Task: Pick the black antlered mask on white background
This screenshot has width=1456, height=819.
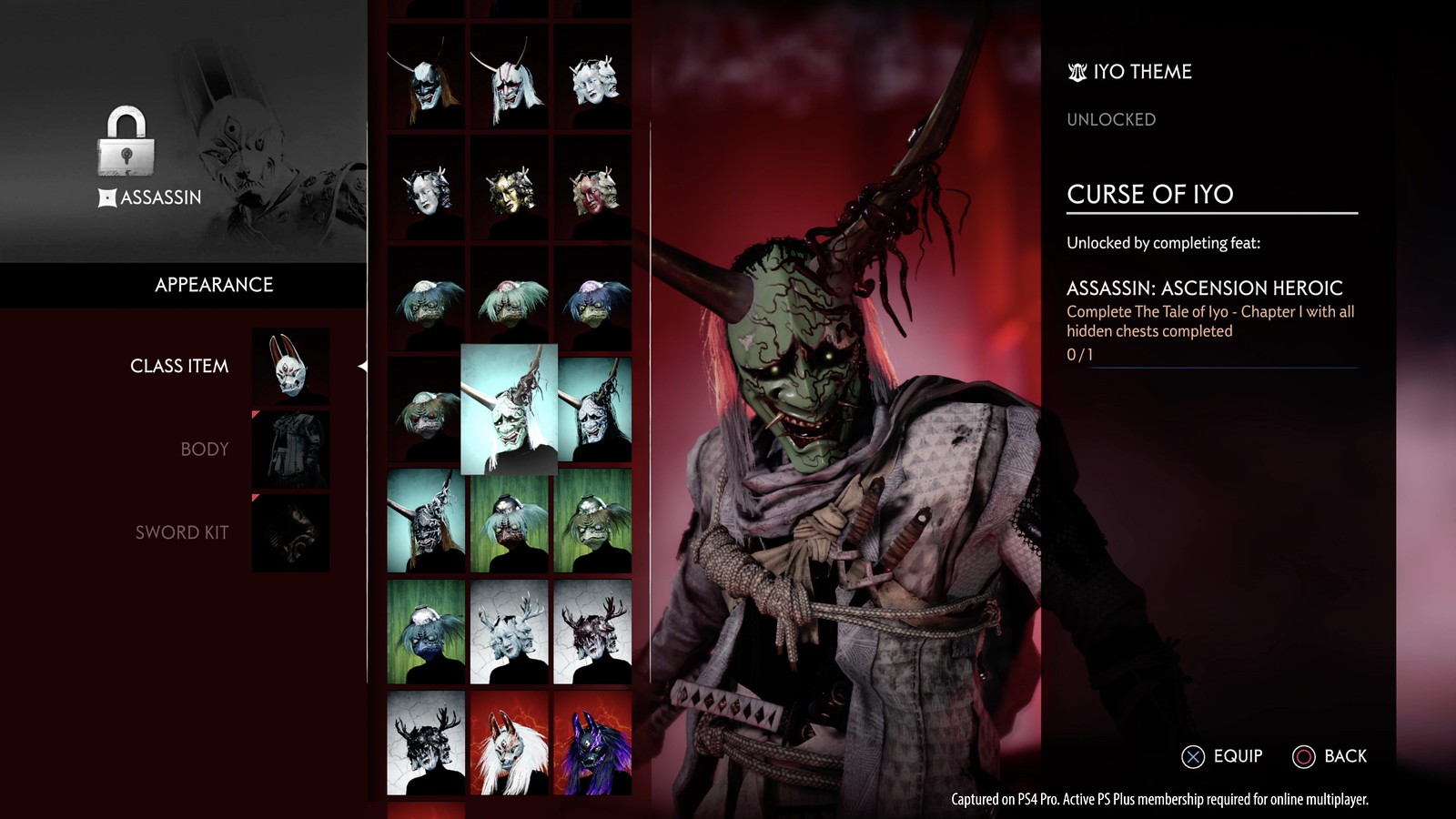Action: (426, 743)
